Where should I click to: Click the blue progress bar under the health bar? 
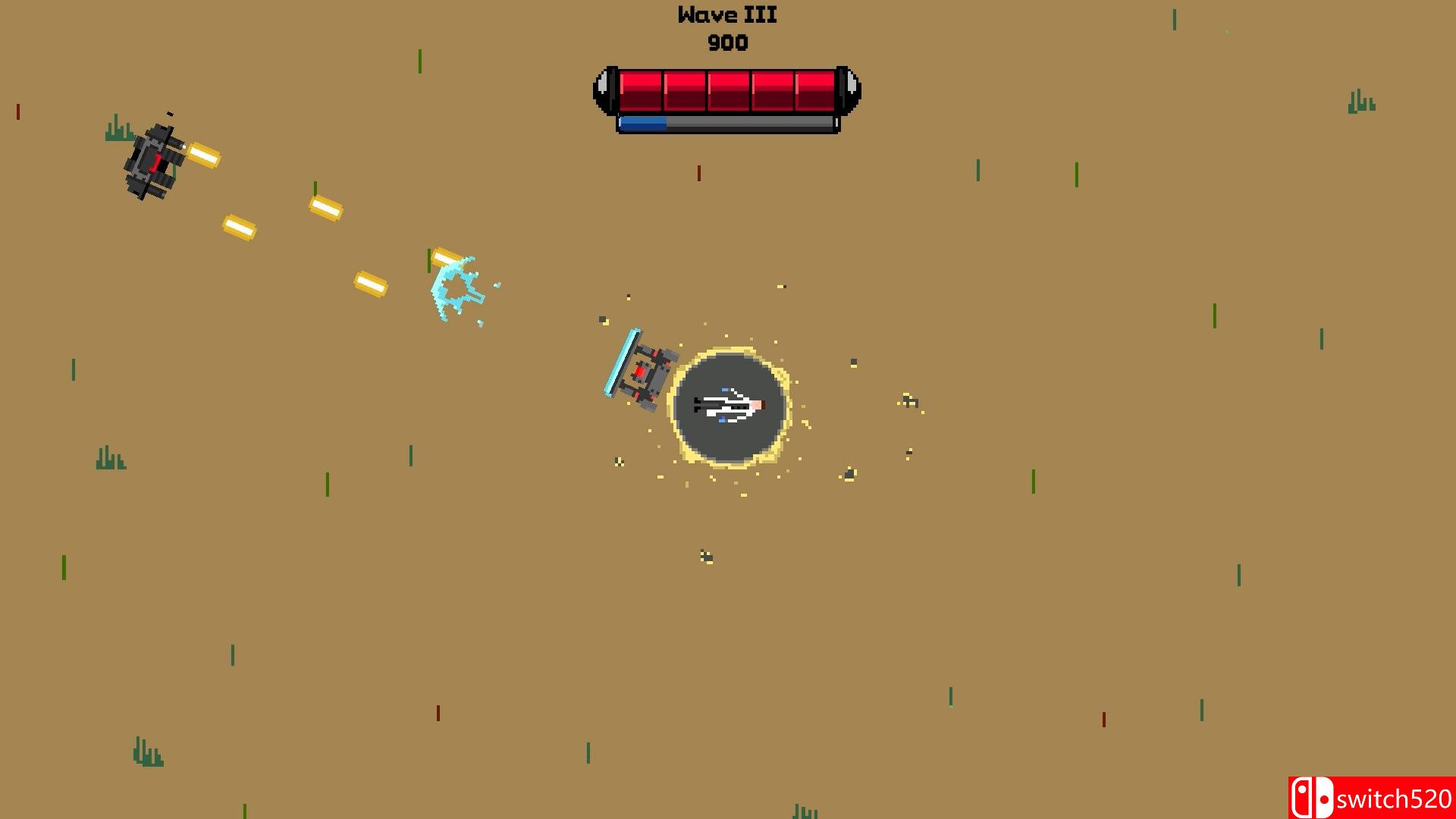coord(645,125)
